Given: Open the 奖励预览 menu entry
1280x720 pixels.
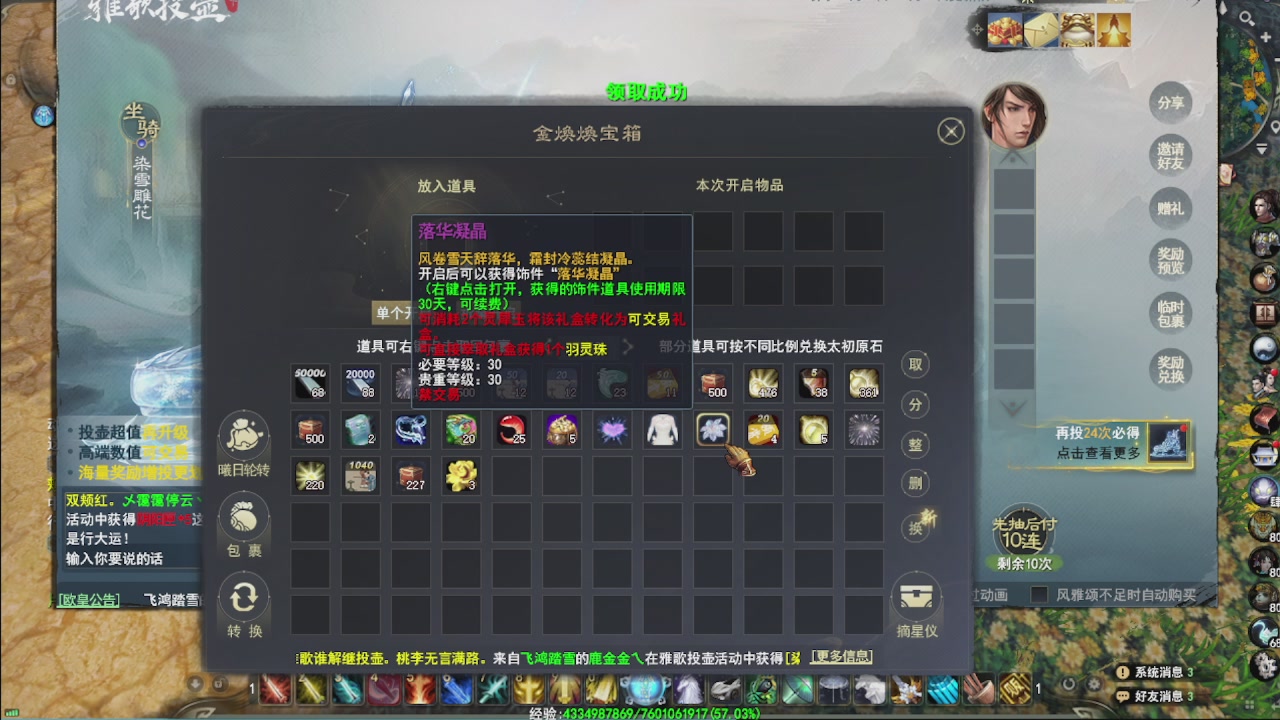Looking at the screenshot, I should pyautogui.click(x=1170, y=260).
